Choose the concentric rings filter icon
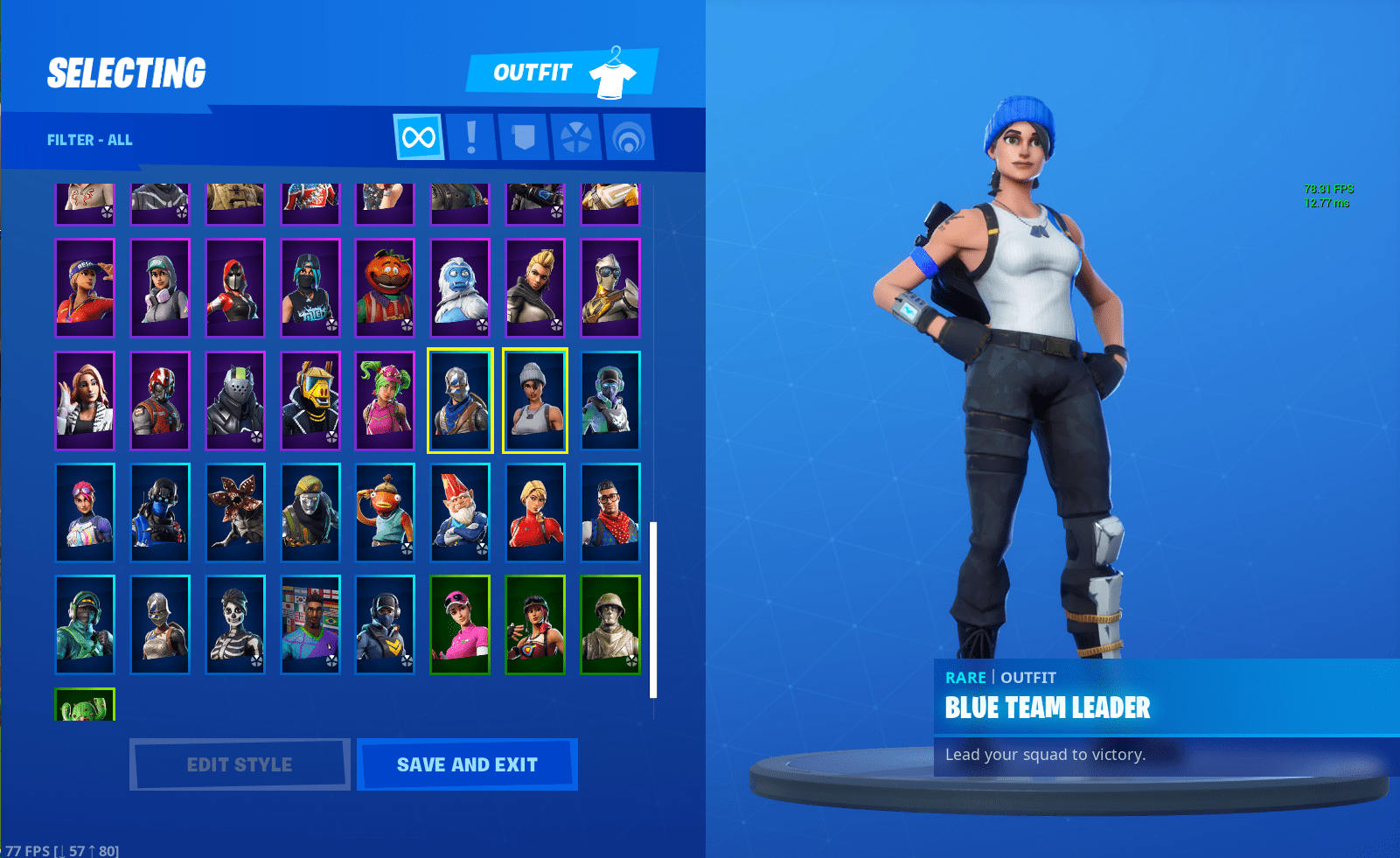 click(x=628, y=137)
